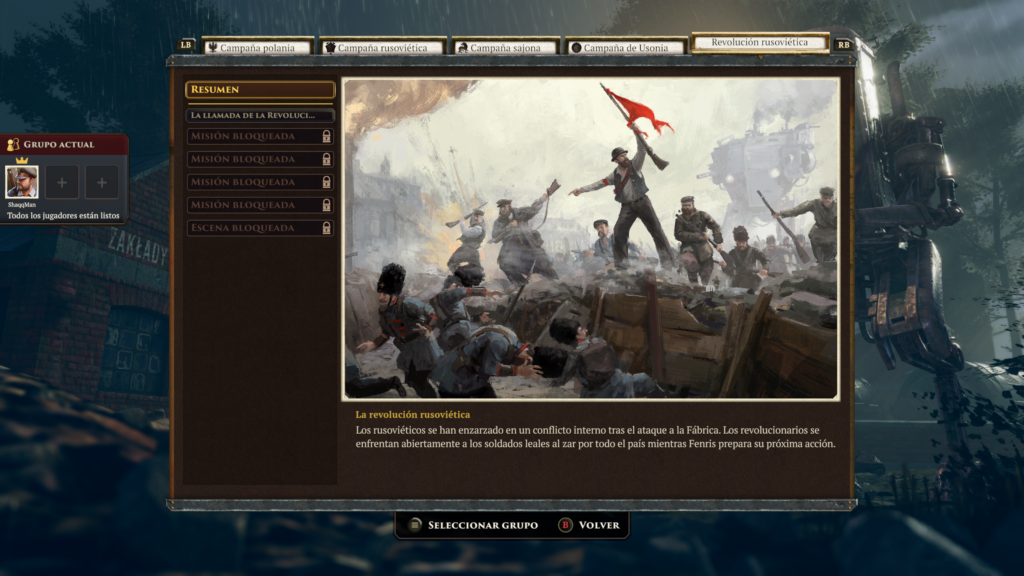This screenshot has width=1024, height=576.
Task: Choose the Revolución rusoviética tab
Action: [760, 43]
